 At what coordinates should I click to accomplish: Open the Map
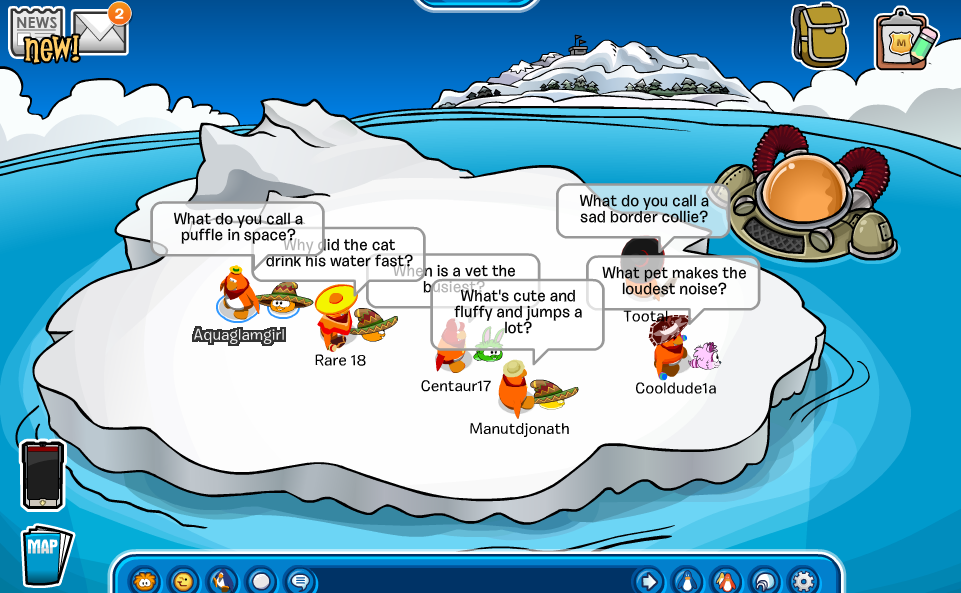(46, 554)
